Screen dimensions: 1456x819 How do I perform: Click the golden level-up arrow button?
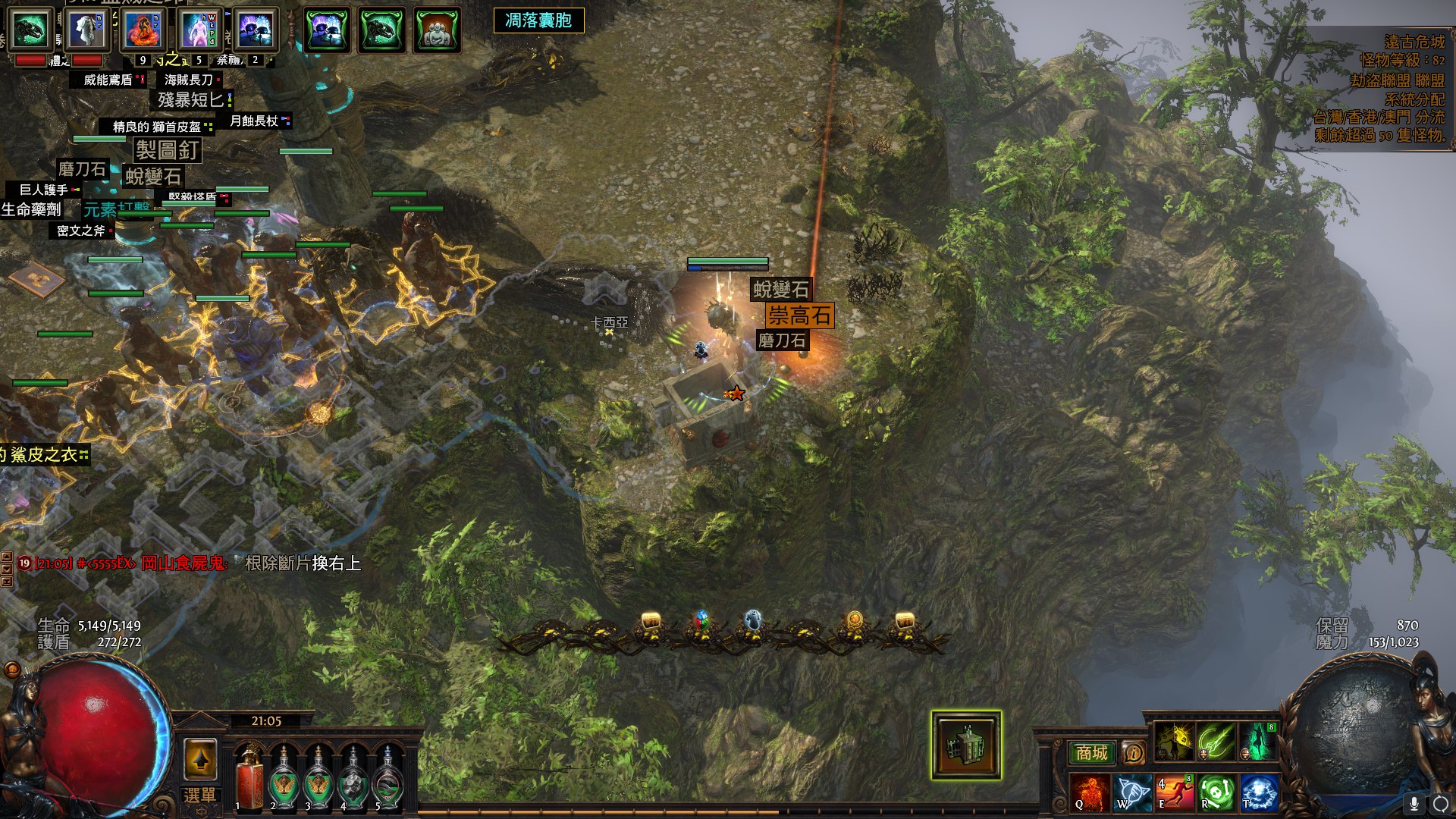[x=200, y=758]
